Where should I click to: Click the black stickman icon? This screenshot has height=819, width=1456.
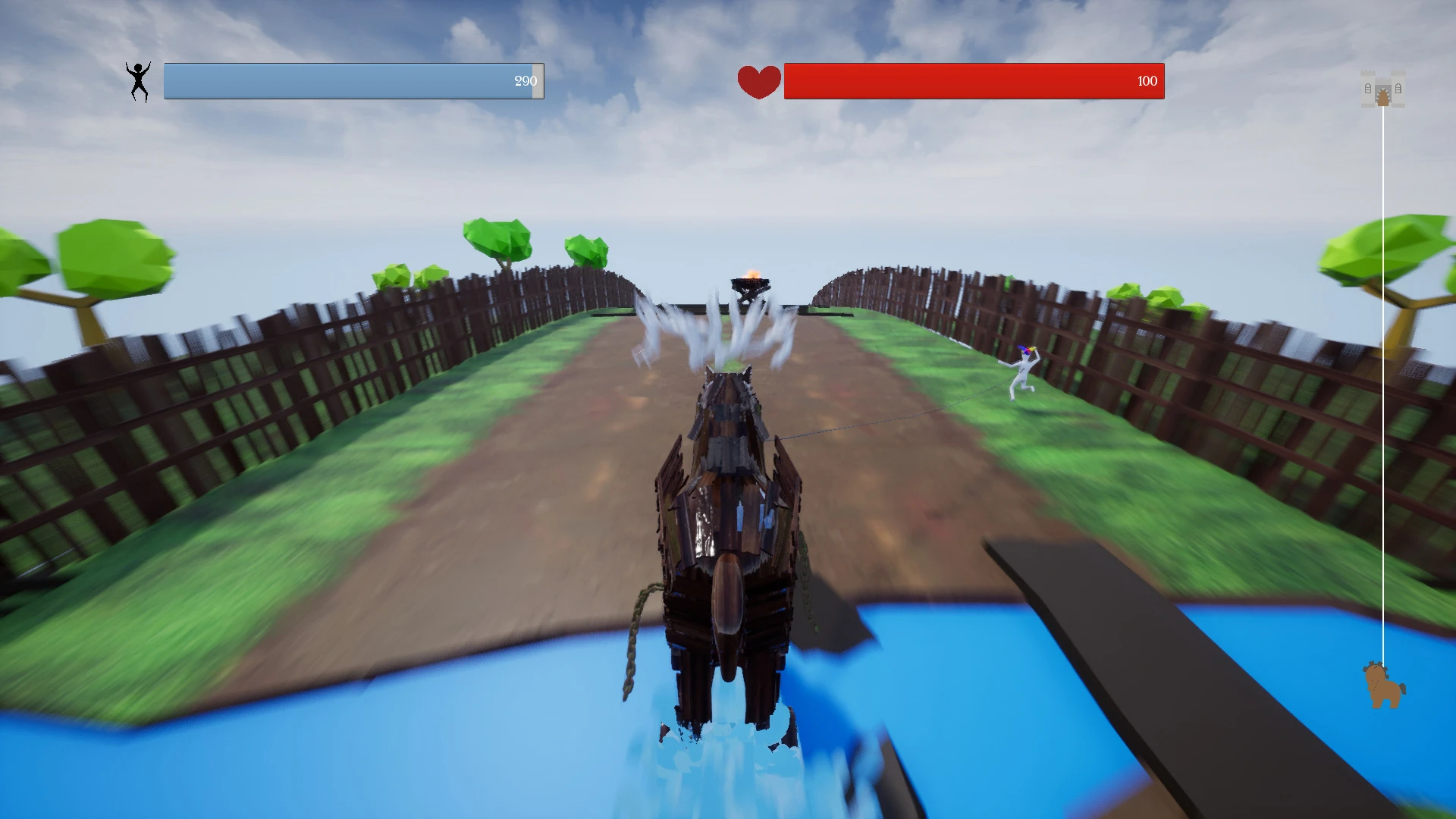point(138,81)
